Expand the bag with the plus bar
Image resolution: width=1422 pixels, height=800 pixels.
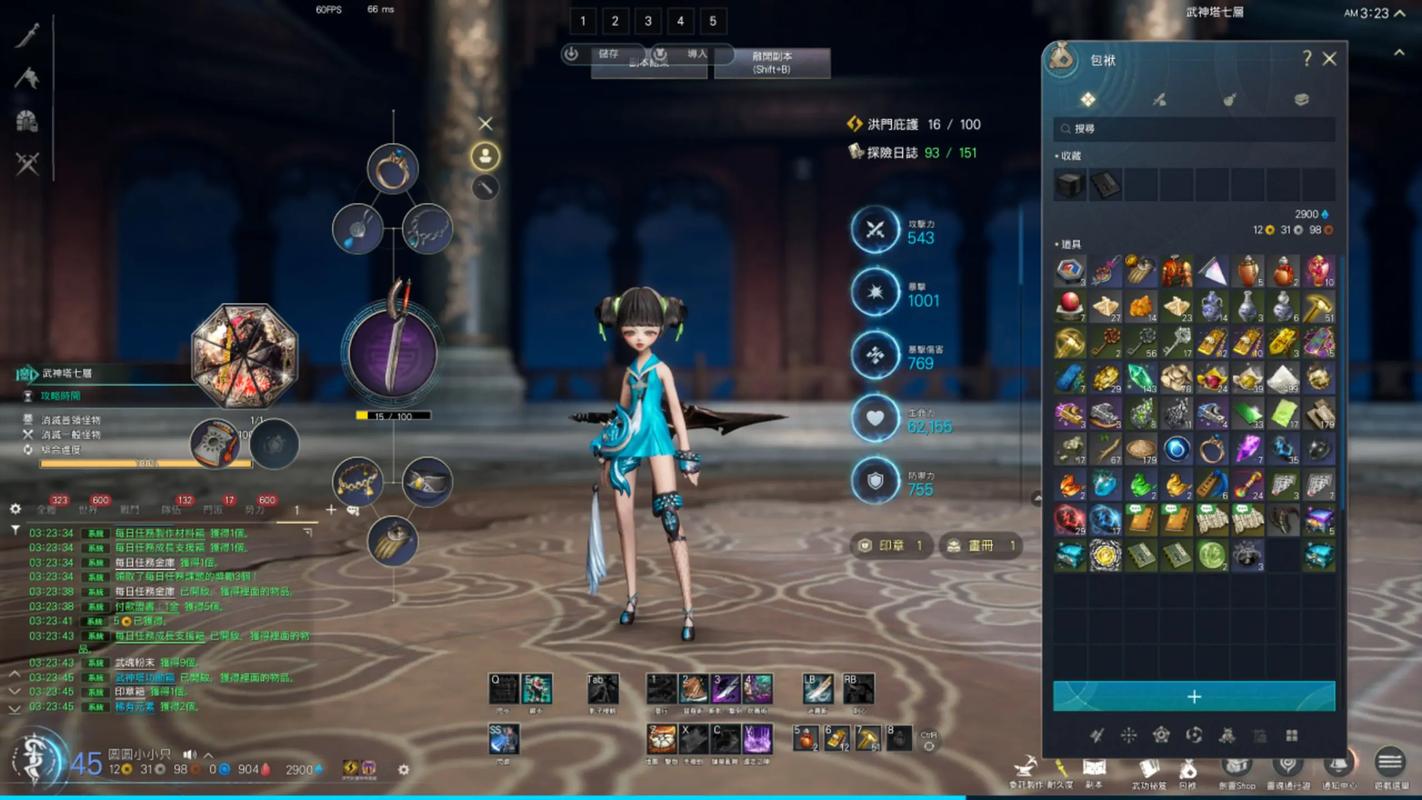(1194, 696)
